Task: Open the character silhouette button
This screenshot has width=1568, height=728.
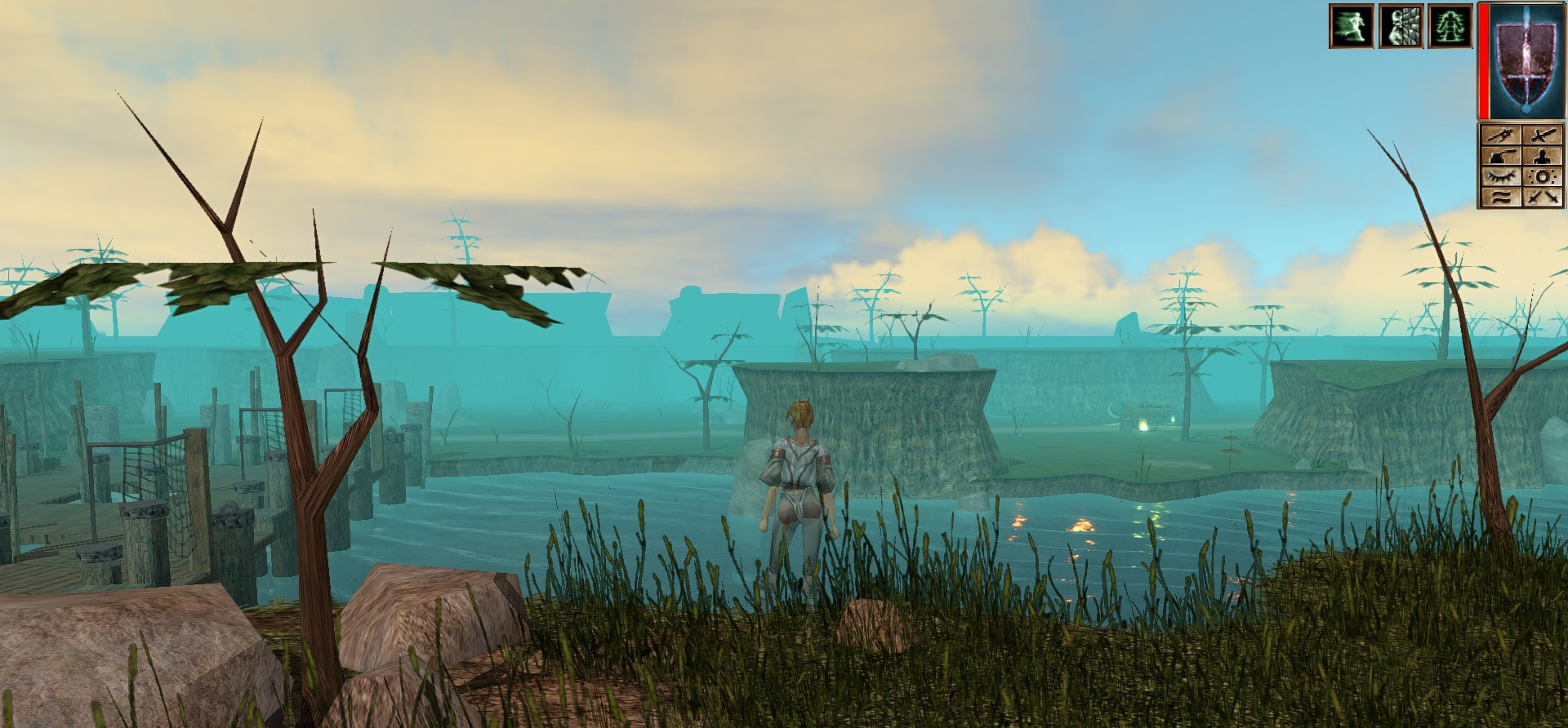Action: [x=1543, y=156]
